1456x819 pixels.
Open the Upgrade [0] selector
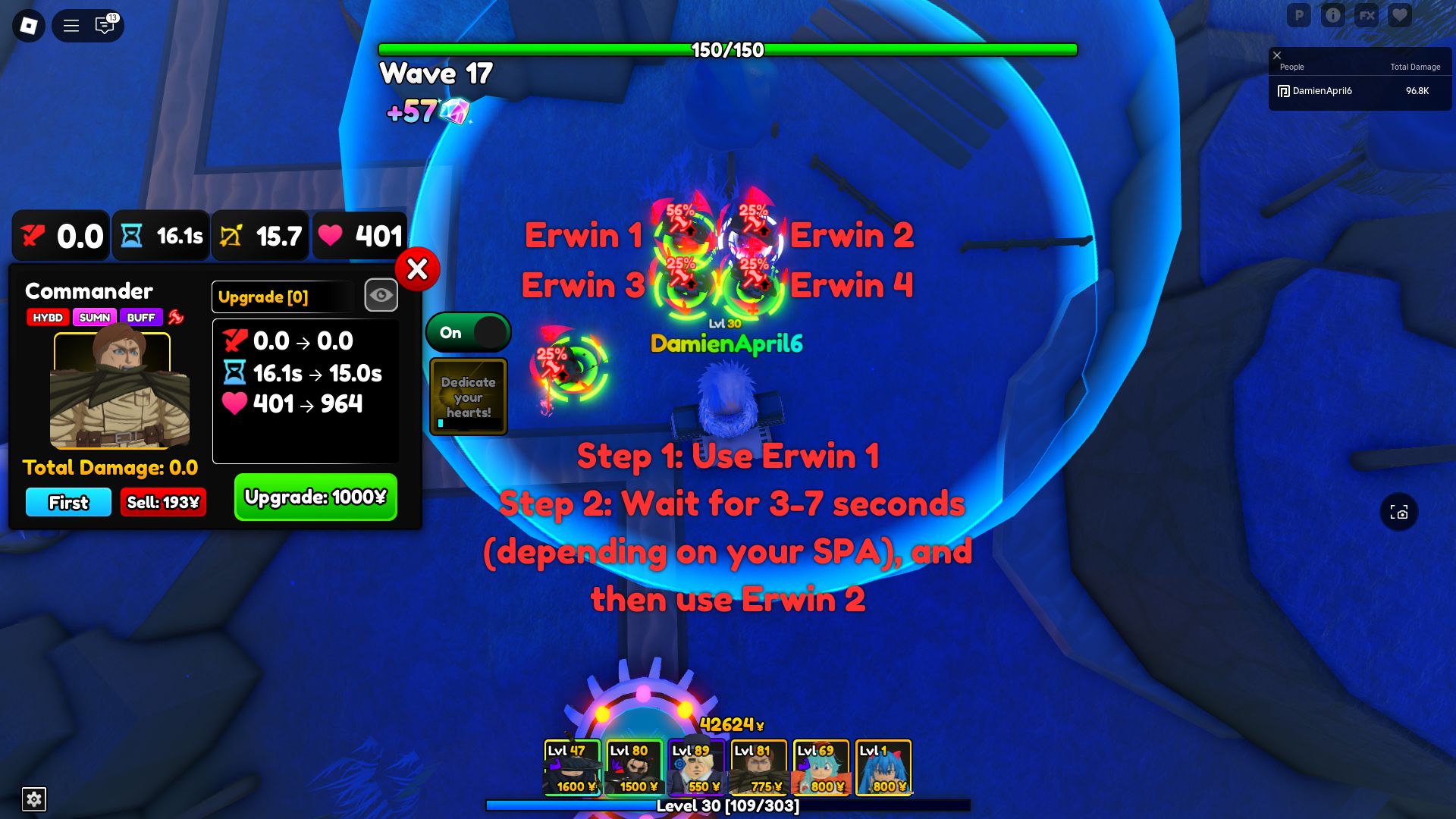pos(282,297)
